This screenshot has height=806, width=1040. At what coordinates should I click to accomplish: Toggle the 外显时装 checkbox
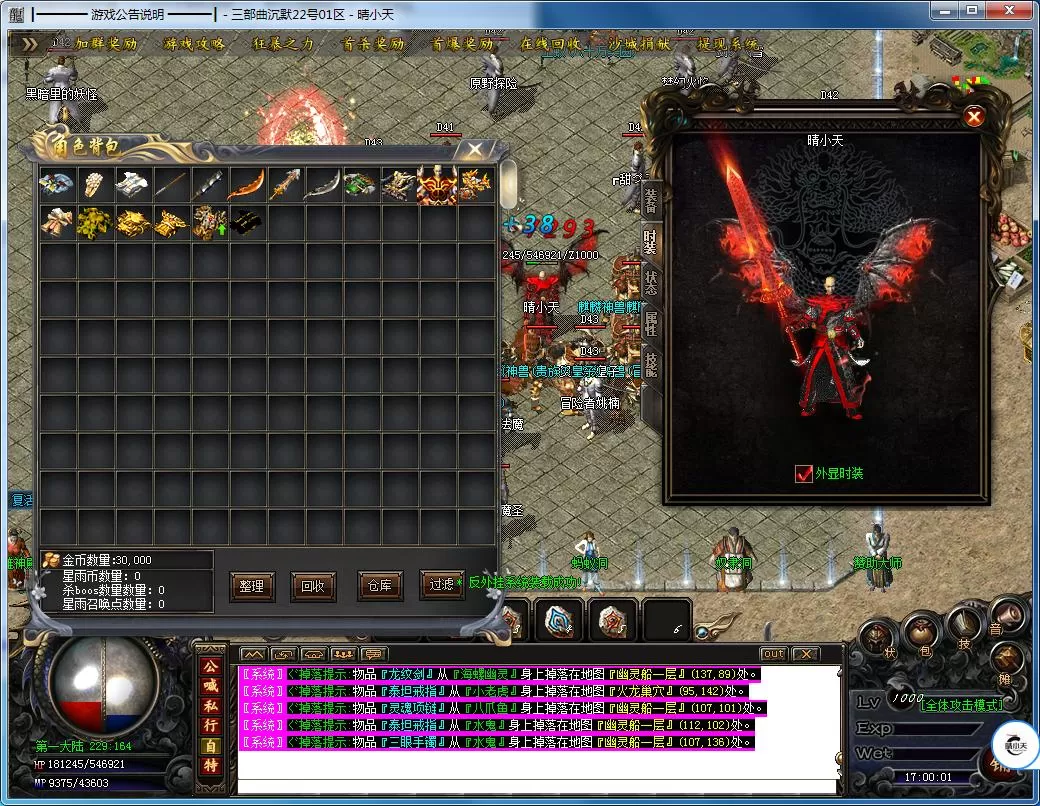coord(804,474)
